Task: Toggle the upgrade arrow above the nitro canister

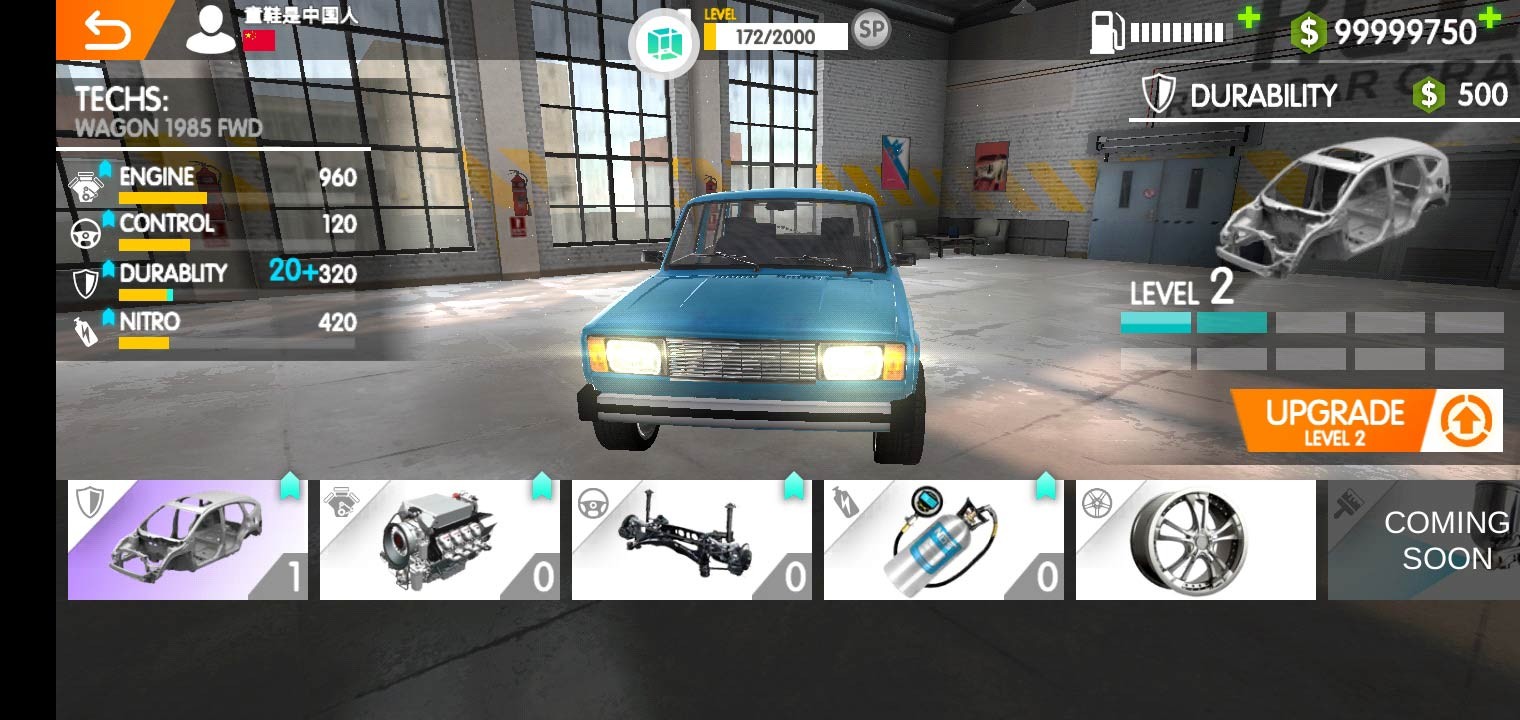Action: [1046, 485]
